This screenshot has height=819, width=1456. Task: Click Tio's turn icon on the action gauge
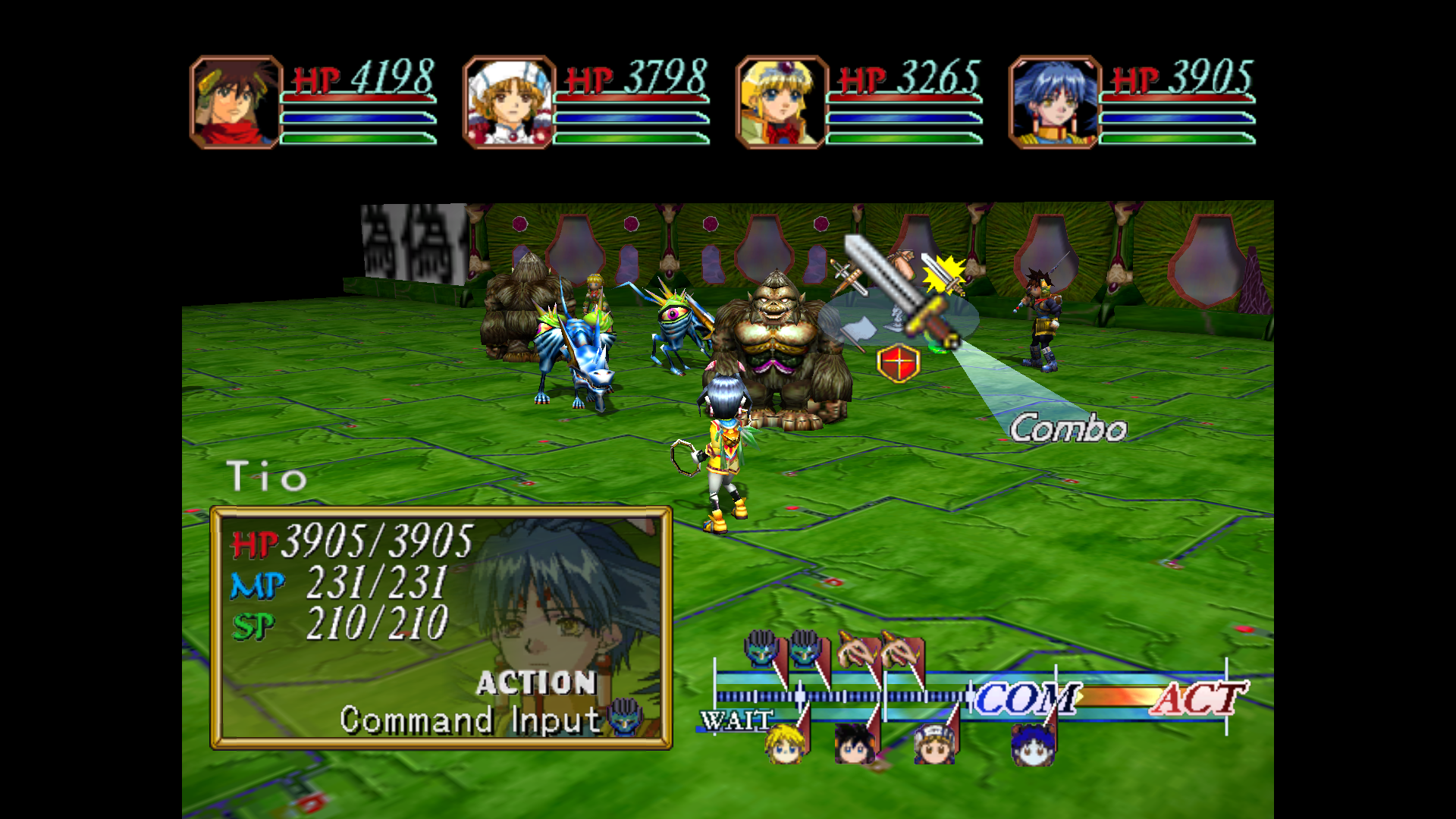(1032, 745)
